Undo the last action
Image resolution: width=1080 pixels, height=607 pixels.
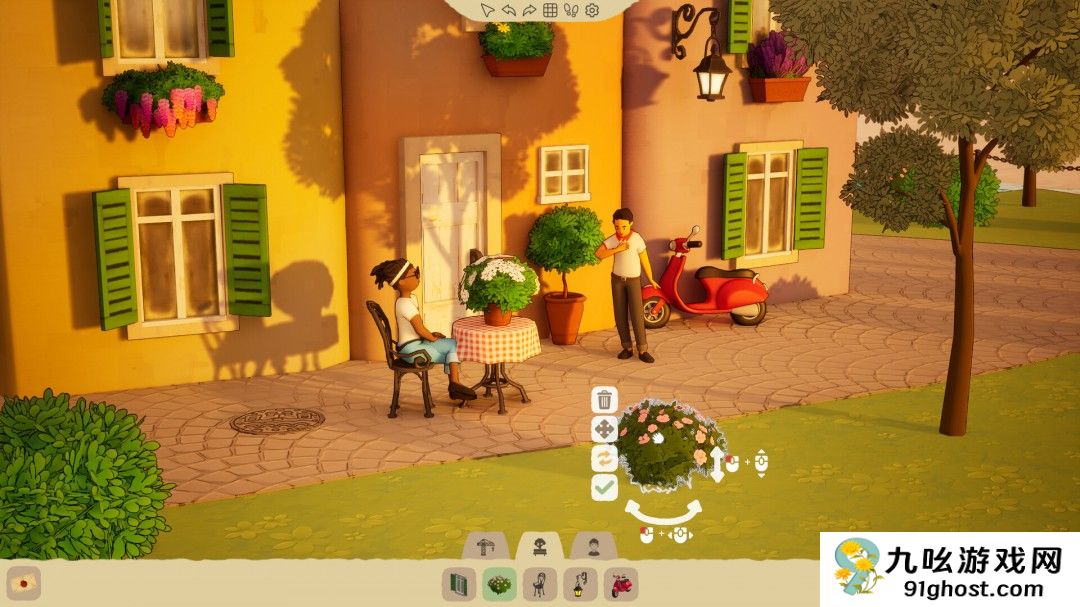[x=508, y=10]
